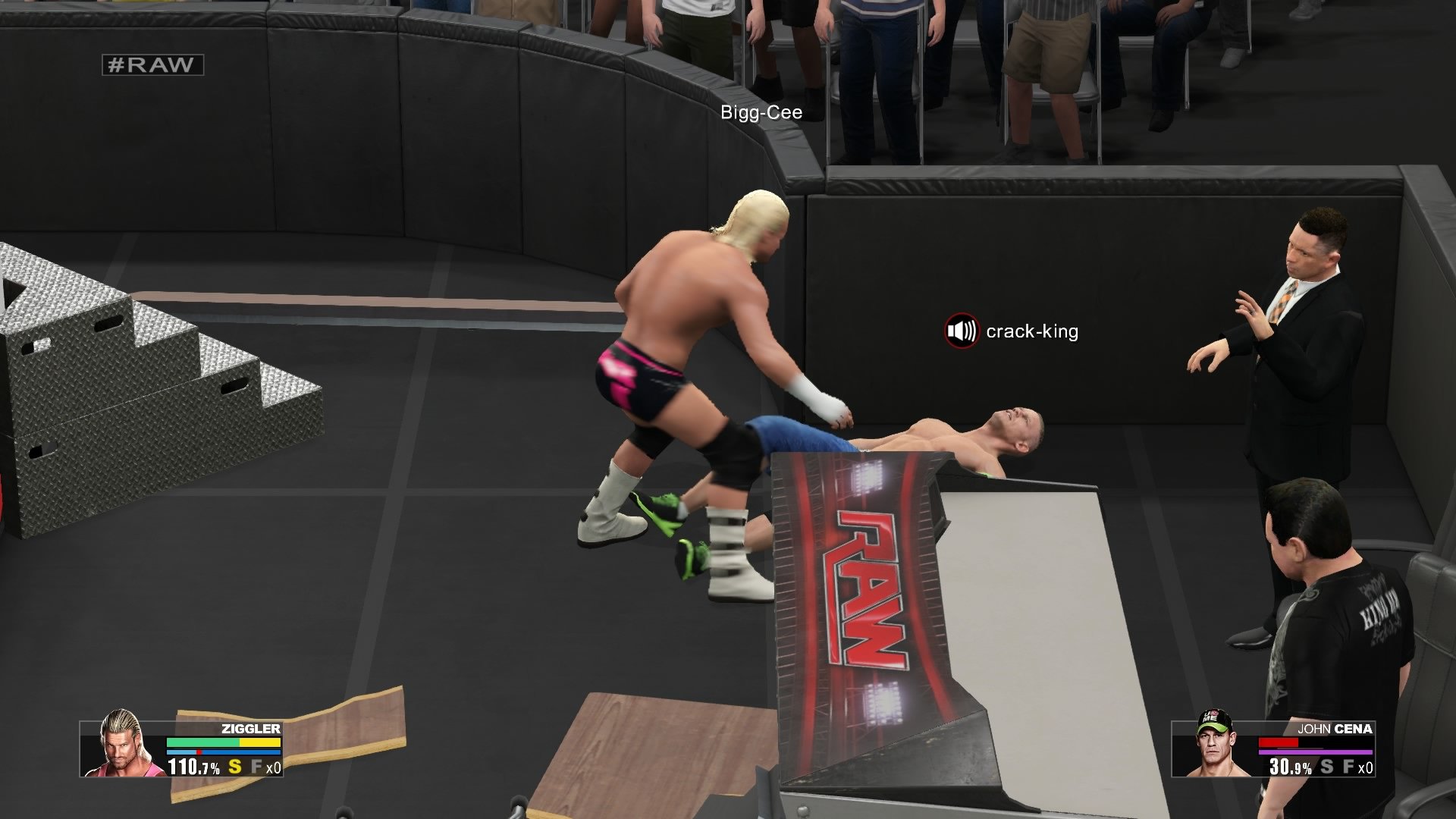Image resolution: width=1456 pixels, height=819 pixels.
Task: Toggle John Cena's x0 finisher counter
Action: coord(1367,767)
